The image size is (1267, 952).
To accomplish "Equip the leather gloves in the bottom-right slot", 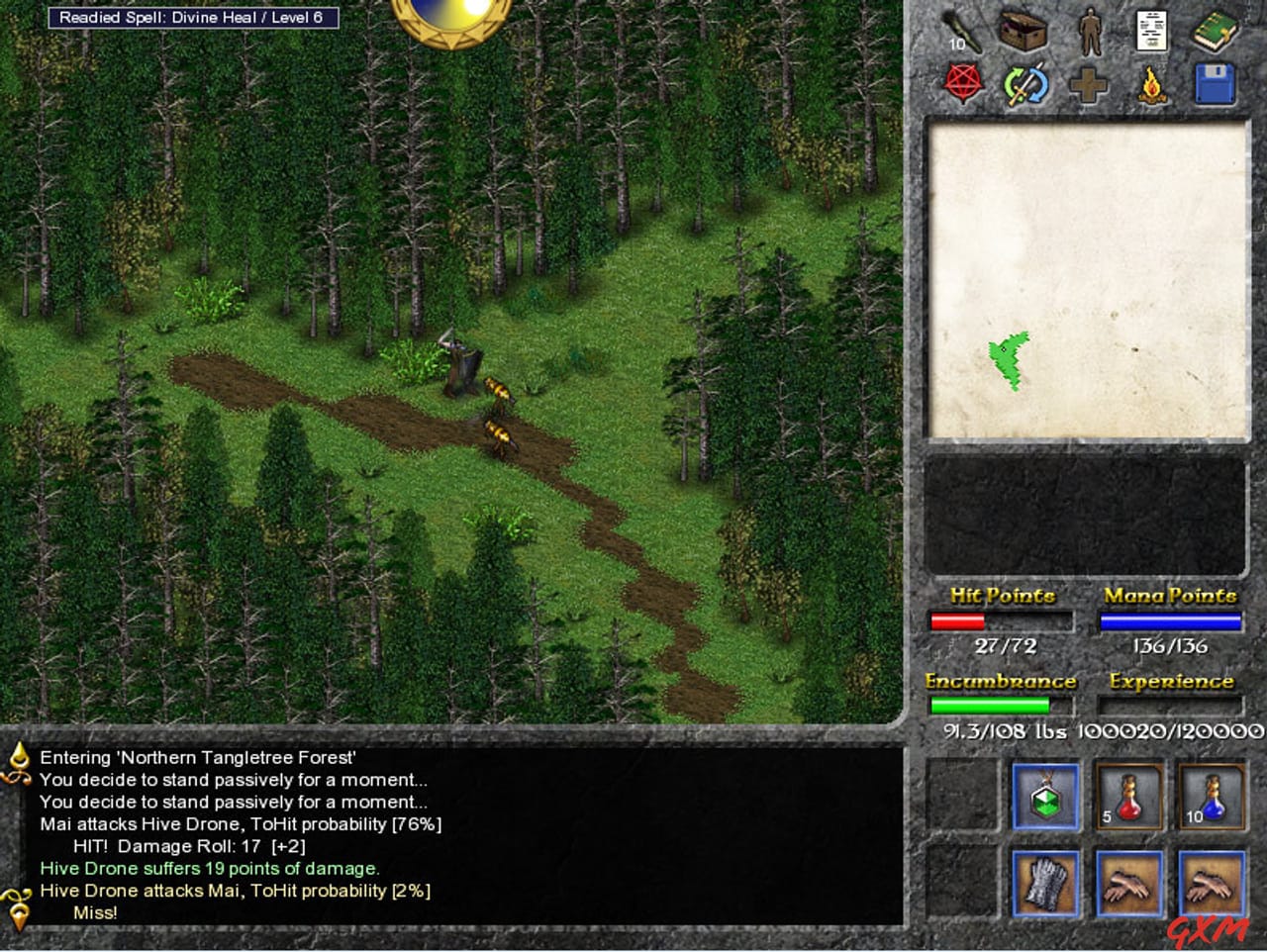I will tap(1213, 884).
